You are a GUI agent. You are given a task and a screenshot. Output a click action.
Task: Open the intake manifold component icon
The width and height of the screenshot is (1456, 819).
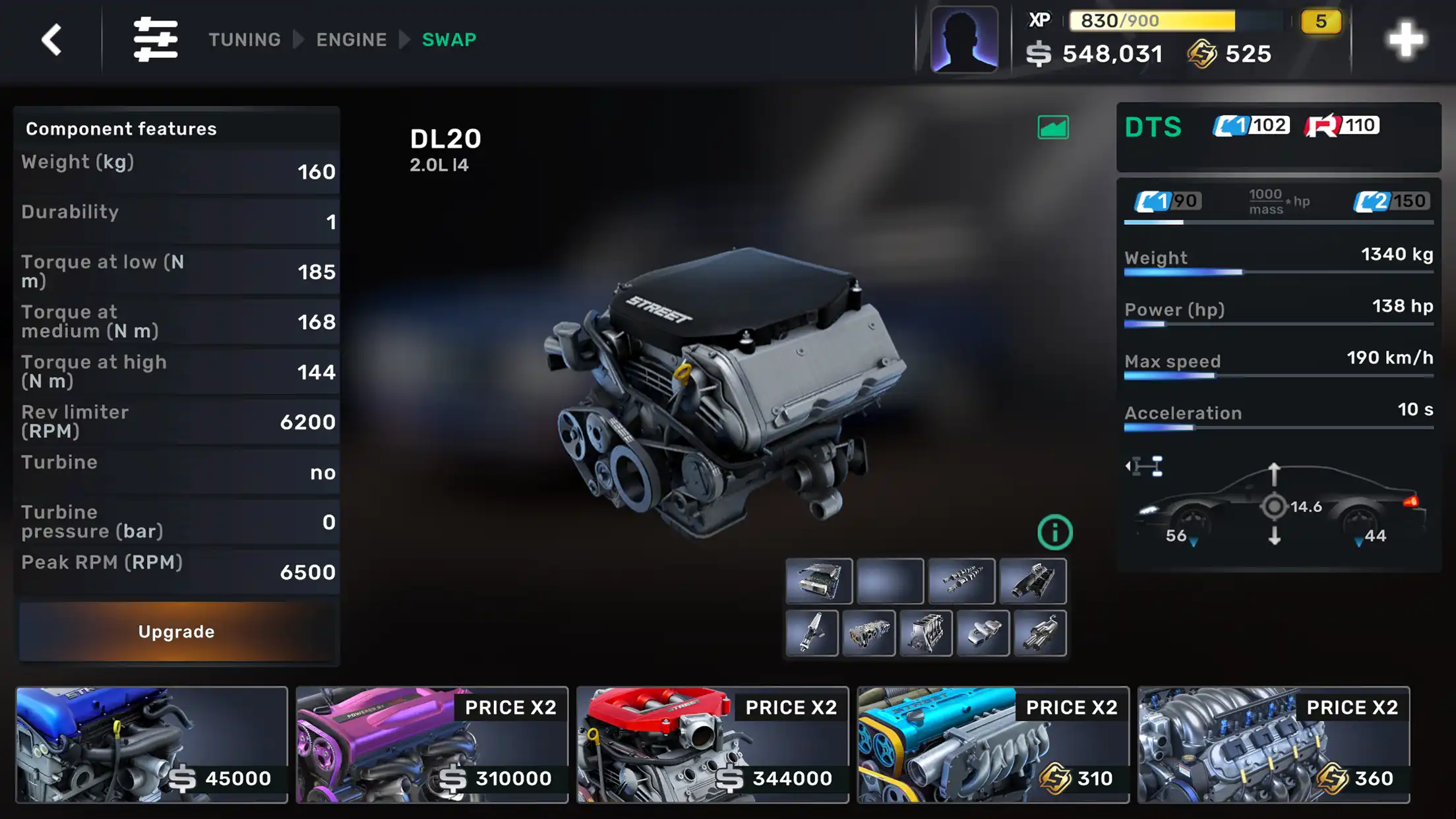click(1034, 580)
